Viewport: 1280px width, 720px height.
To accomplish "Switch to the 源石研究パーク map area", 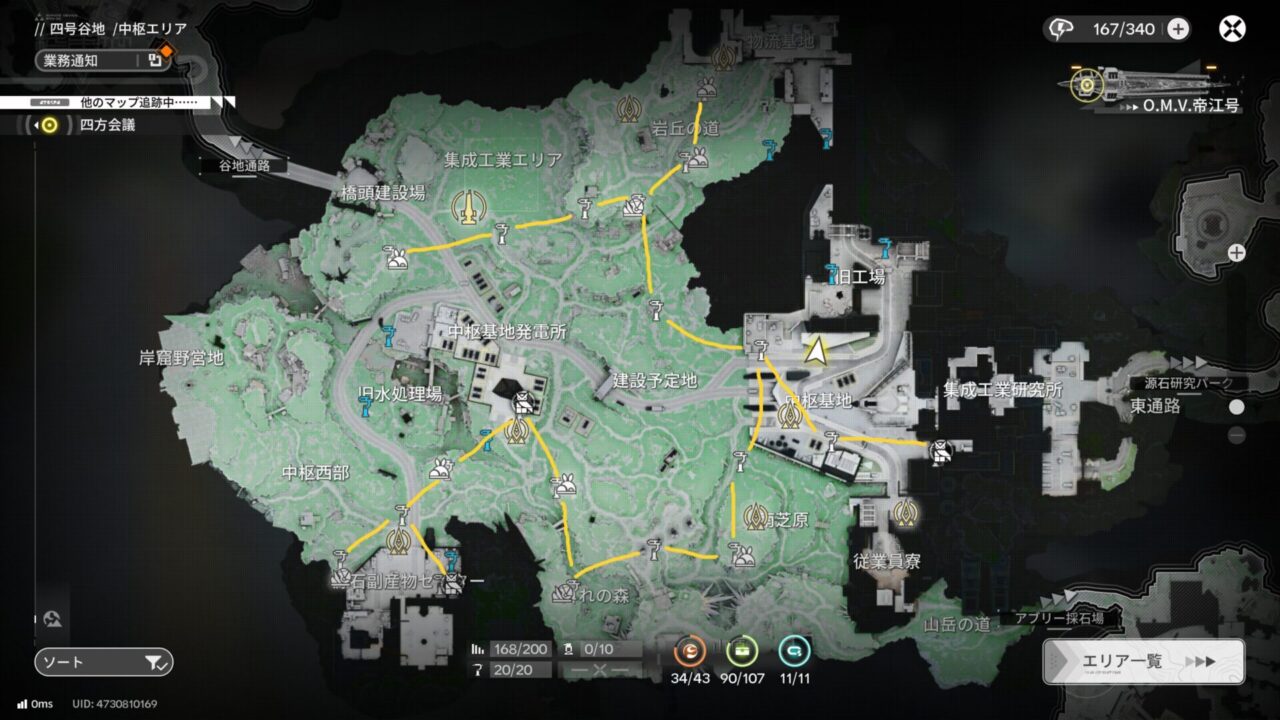I will pyautogui.click(x=1188, y=383).
